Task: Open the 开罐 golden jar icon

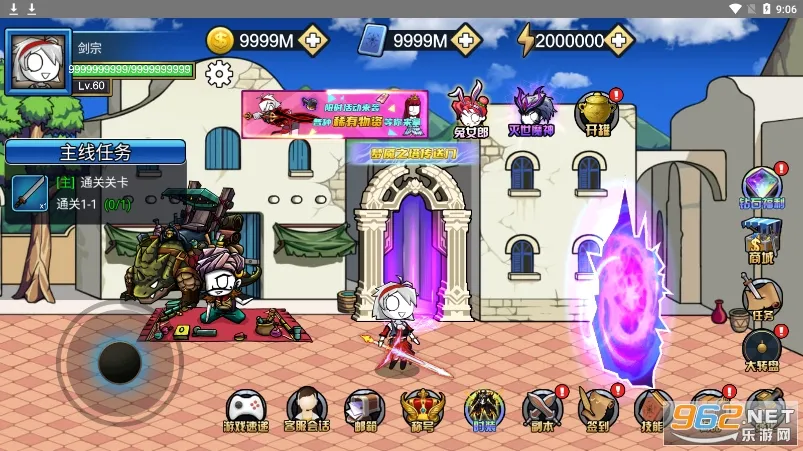Action: [x=596, y=110]
